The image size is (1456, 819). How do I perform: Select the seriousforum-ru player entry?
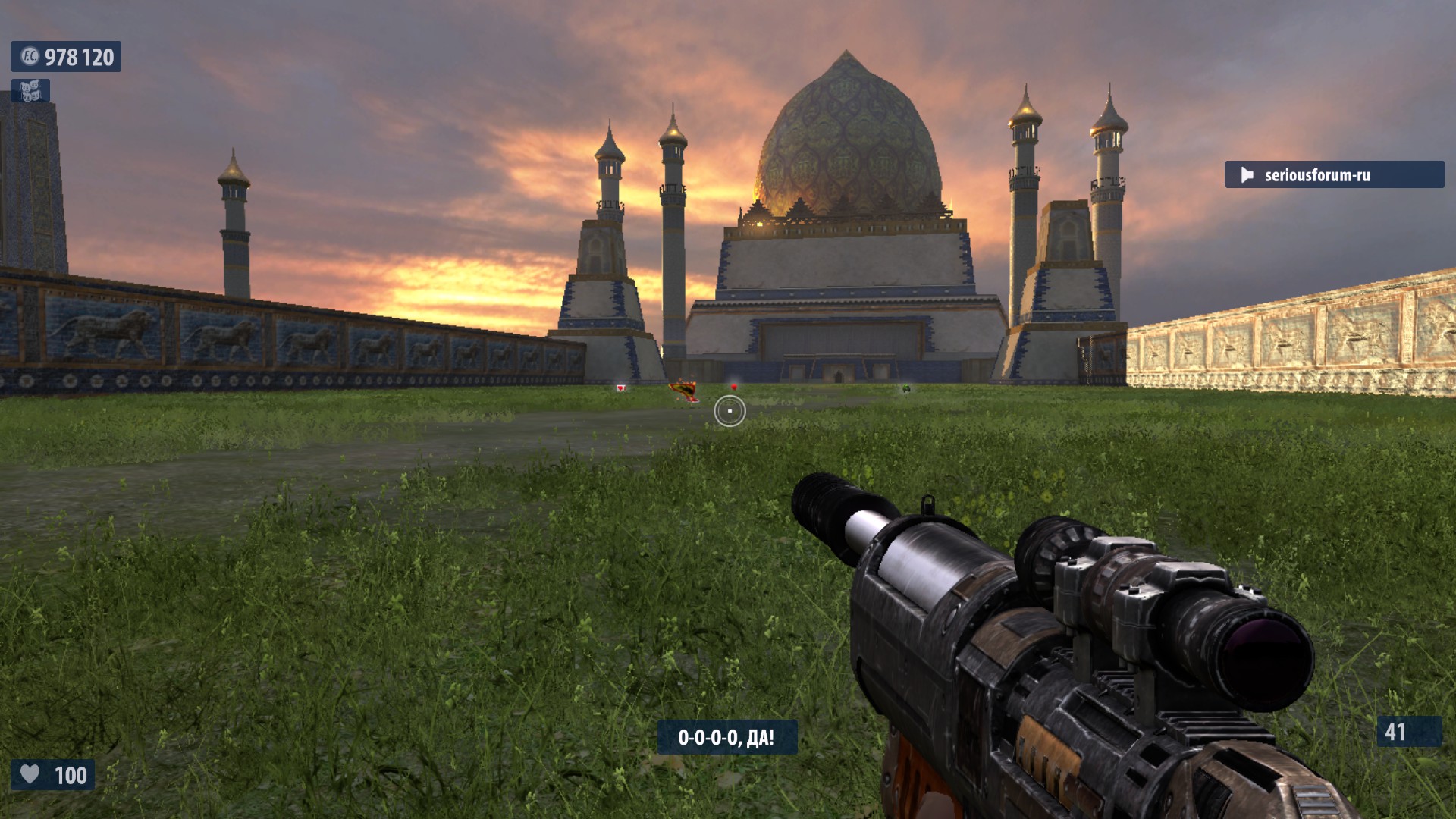pos(1333,175)
